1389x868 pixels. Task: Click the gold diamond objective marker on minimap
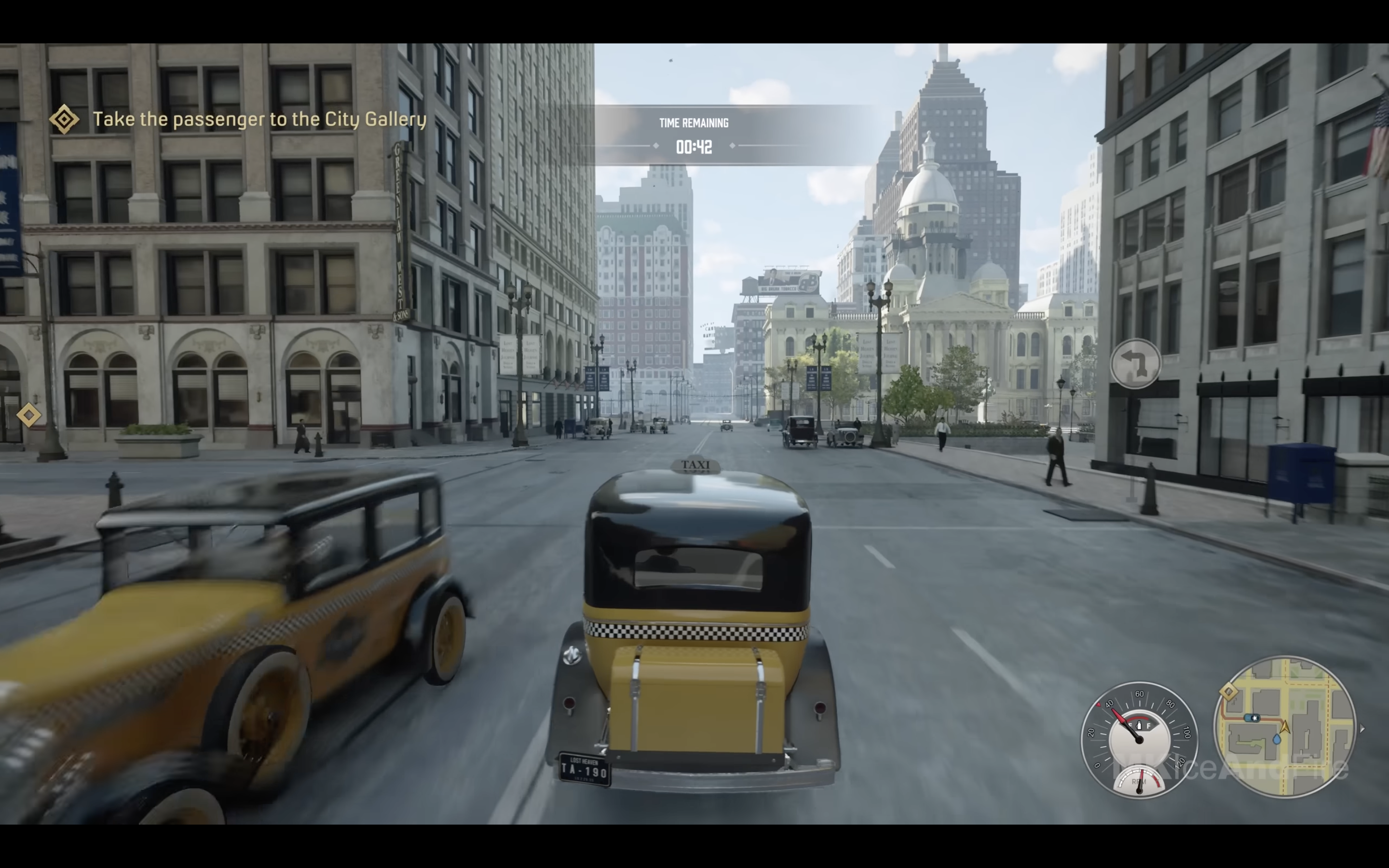pos(1228,692)
